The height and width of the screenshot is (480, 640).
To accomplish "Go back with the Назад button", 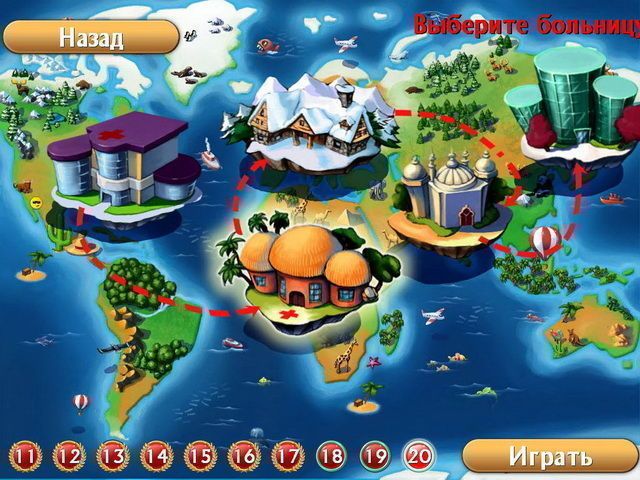I will point(90,38).
